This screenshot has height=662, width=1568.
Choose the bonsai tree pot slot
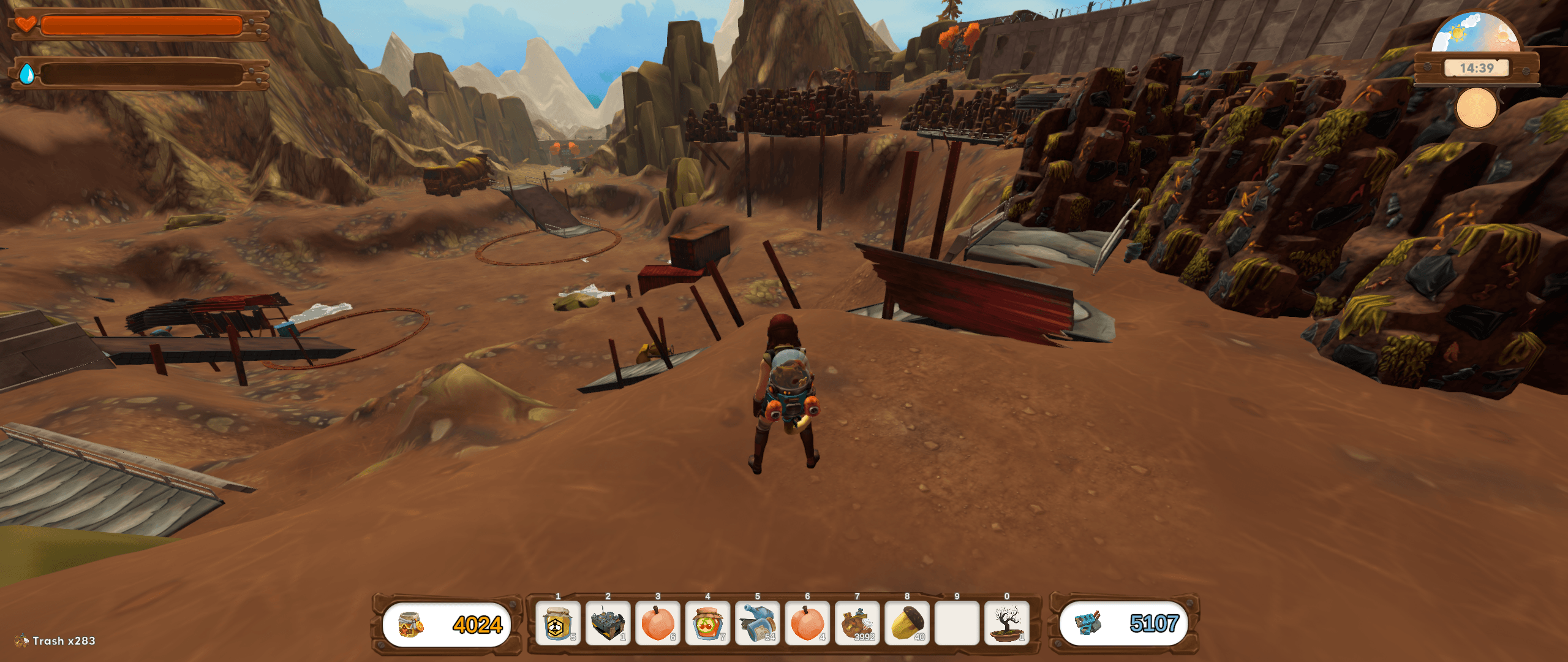pos(1007,623)
